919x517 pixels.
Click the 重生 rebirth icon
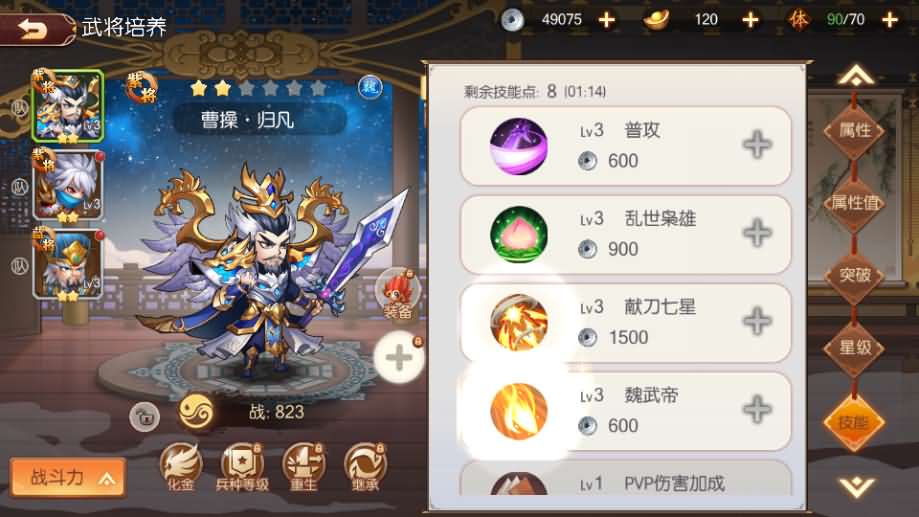pos(304,466)
